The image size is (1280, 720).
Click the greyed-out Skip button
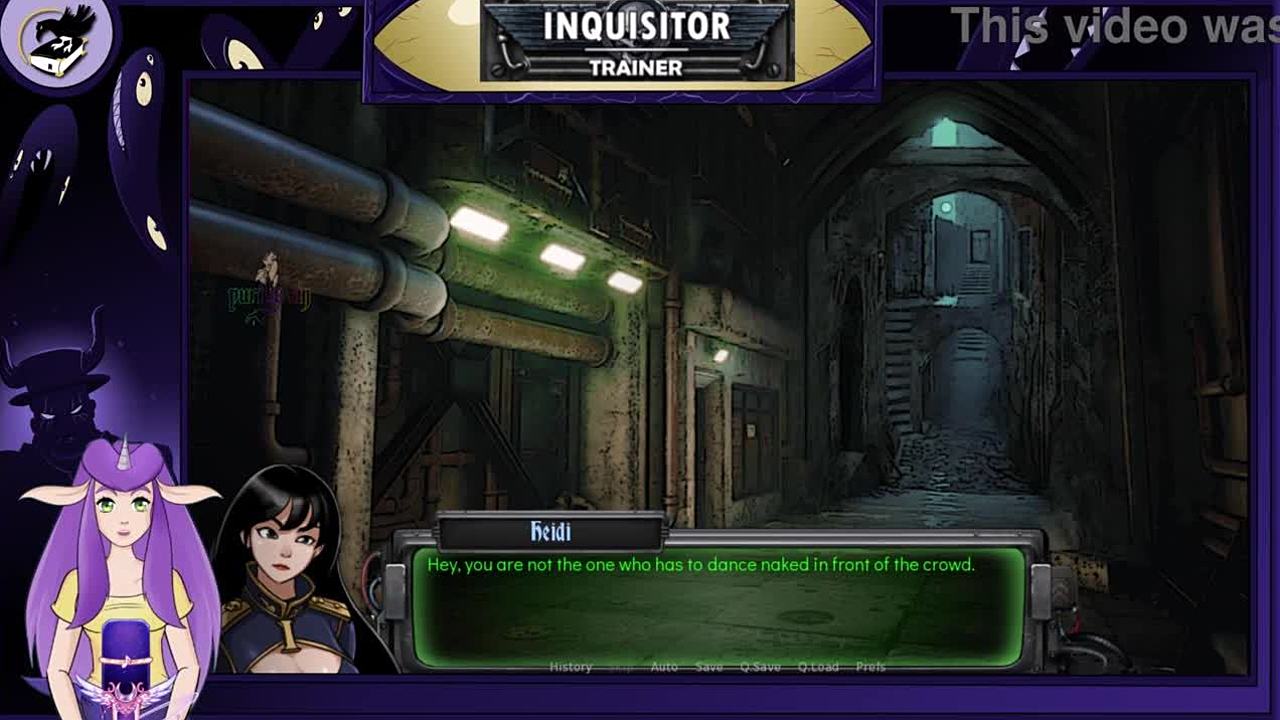[x=621, y=667]
